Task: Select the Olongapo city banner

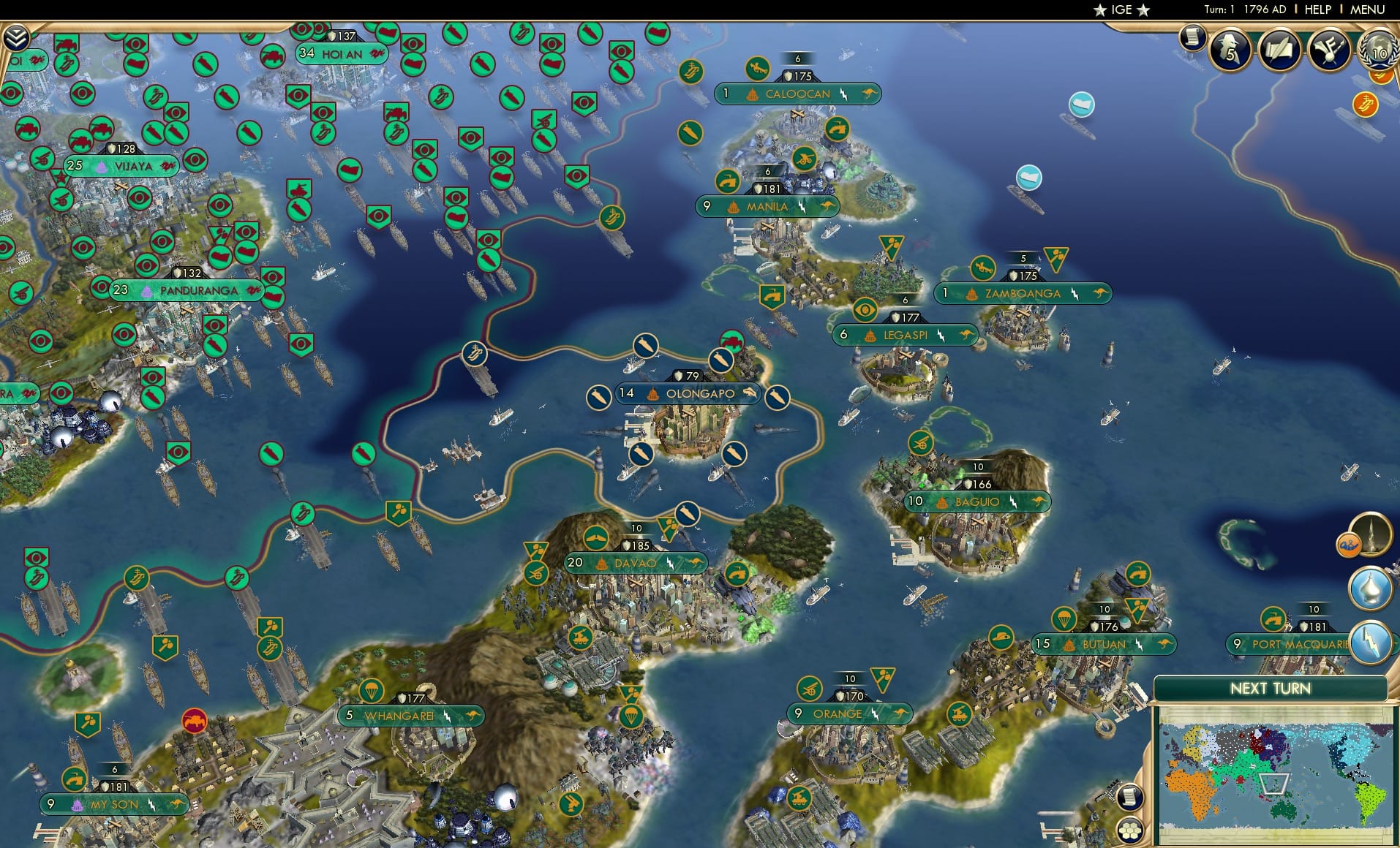Action: (x=686, y=393)
